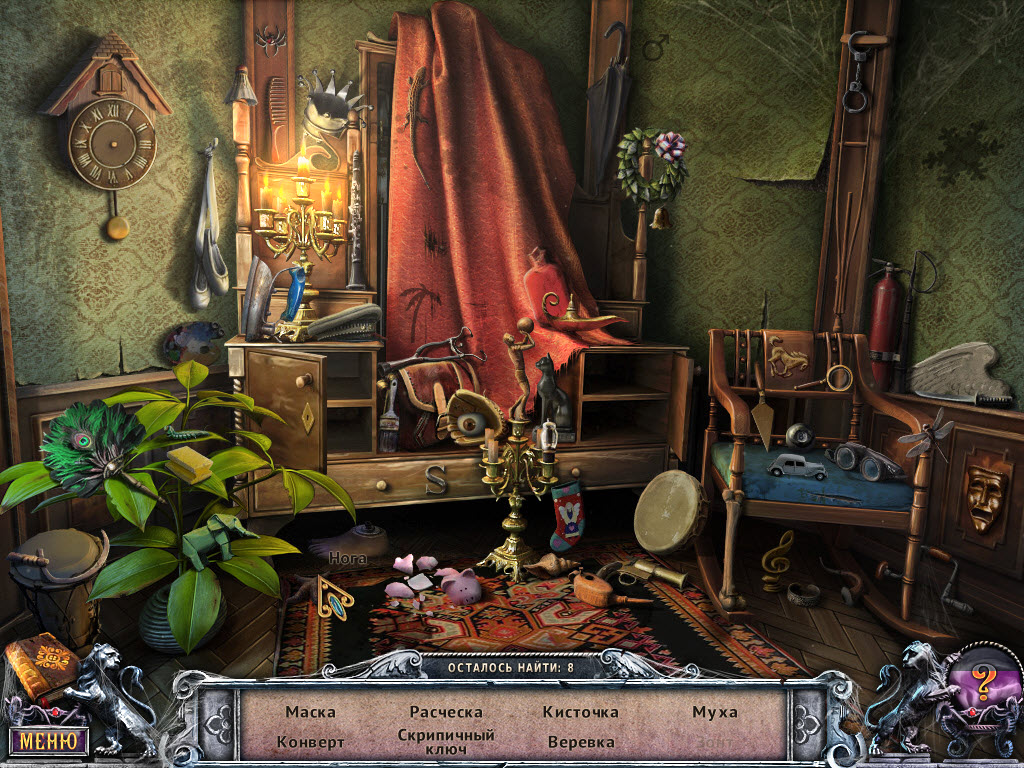Viewport: 1024px width, 768px height.
Task: Choose Кисточка in the item list
Action: point(581,712)
